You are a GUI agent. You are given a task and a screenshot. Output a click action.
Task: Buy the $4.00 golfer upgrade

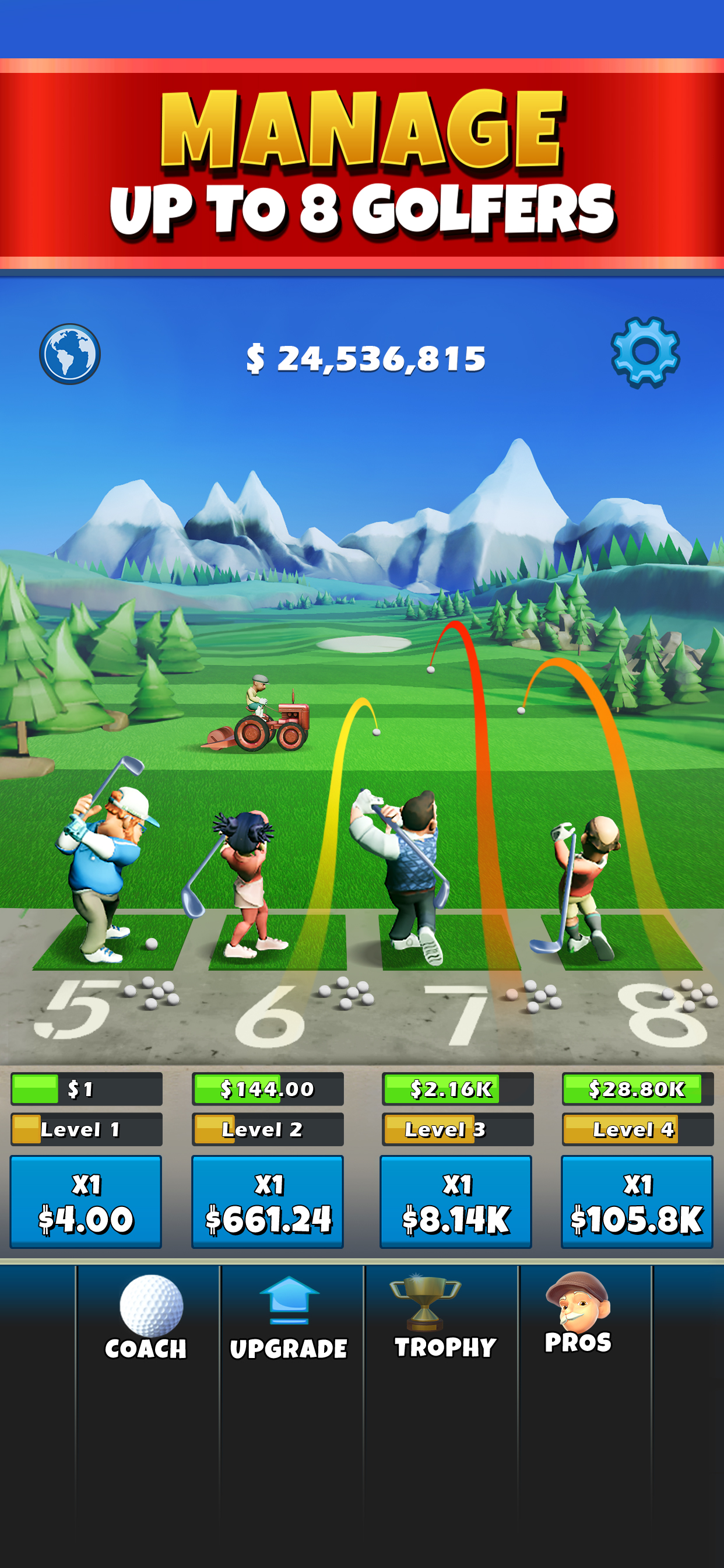coord(86,1201)
